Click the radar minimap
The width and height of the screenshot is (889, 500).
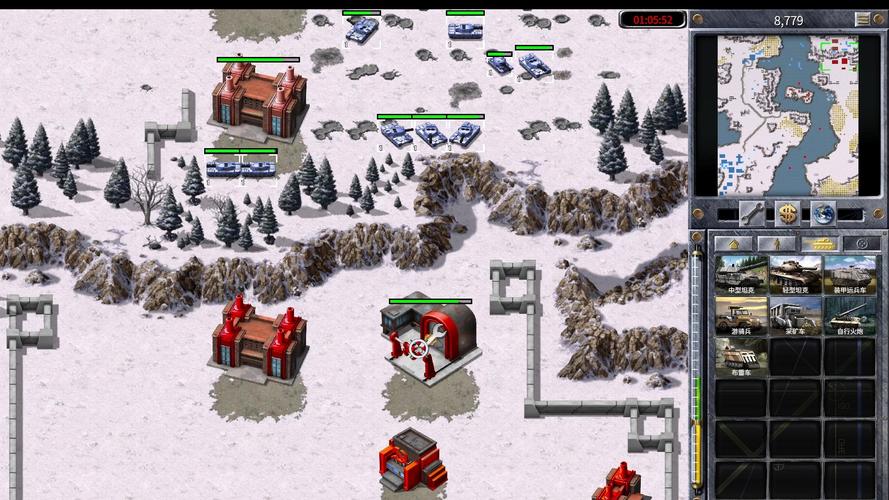(x=788, y=115)
